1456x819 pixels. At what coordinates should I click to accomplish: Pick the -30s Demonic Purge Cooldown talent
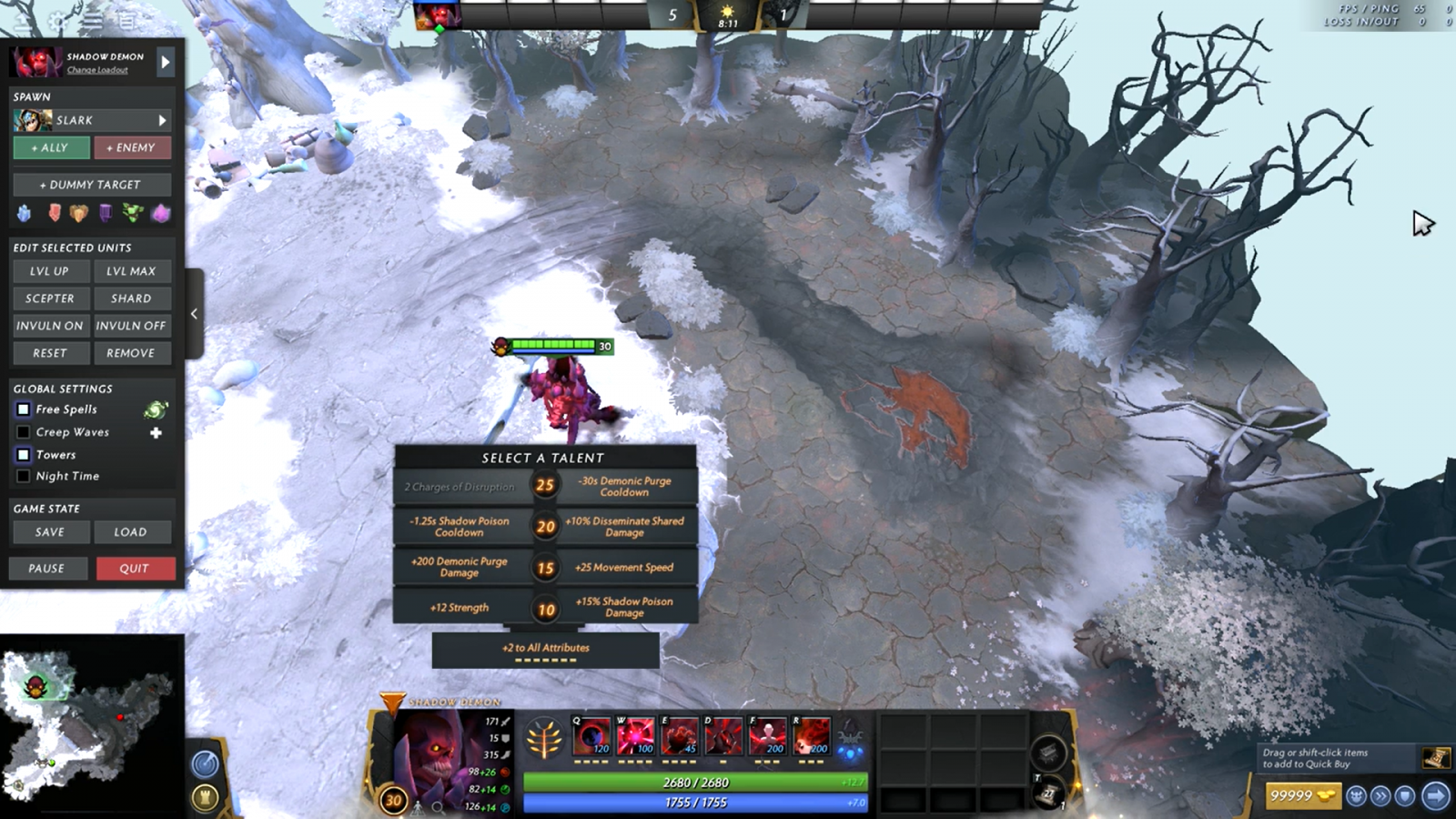(624, 486)
